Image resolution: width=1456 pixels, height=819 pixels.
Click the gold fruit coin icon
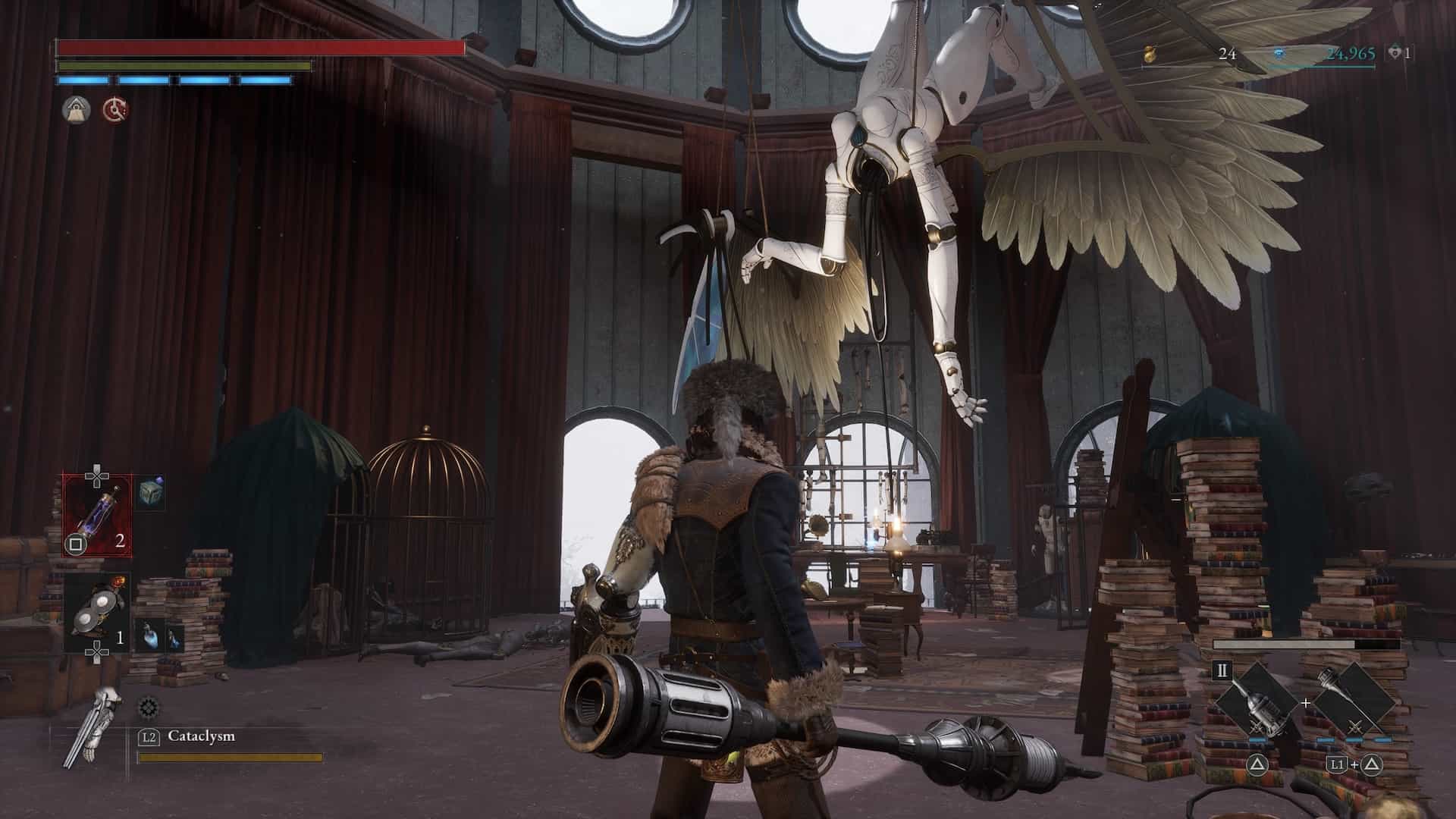[x=1152, y=54]
